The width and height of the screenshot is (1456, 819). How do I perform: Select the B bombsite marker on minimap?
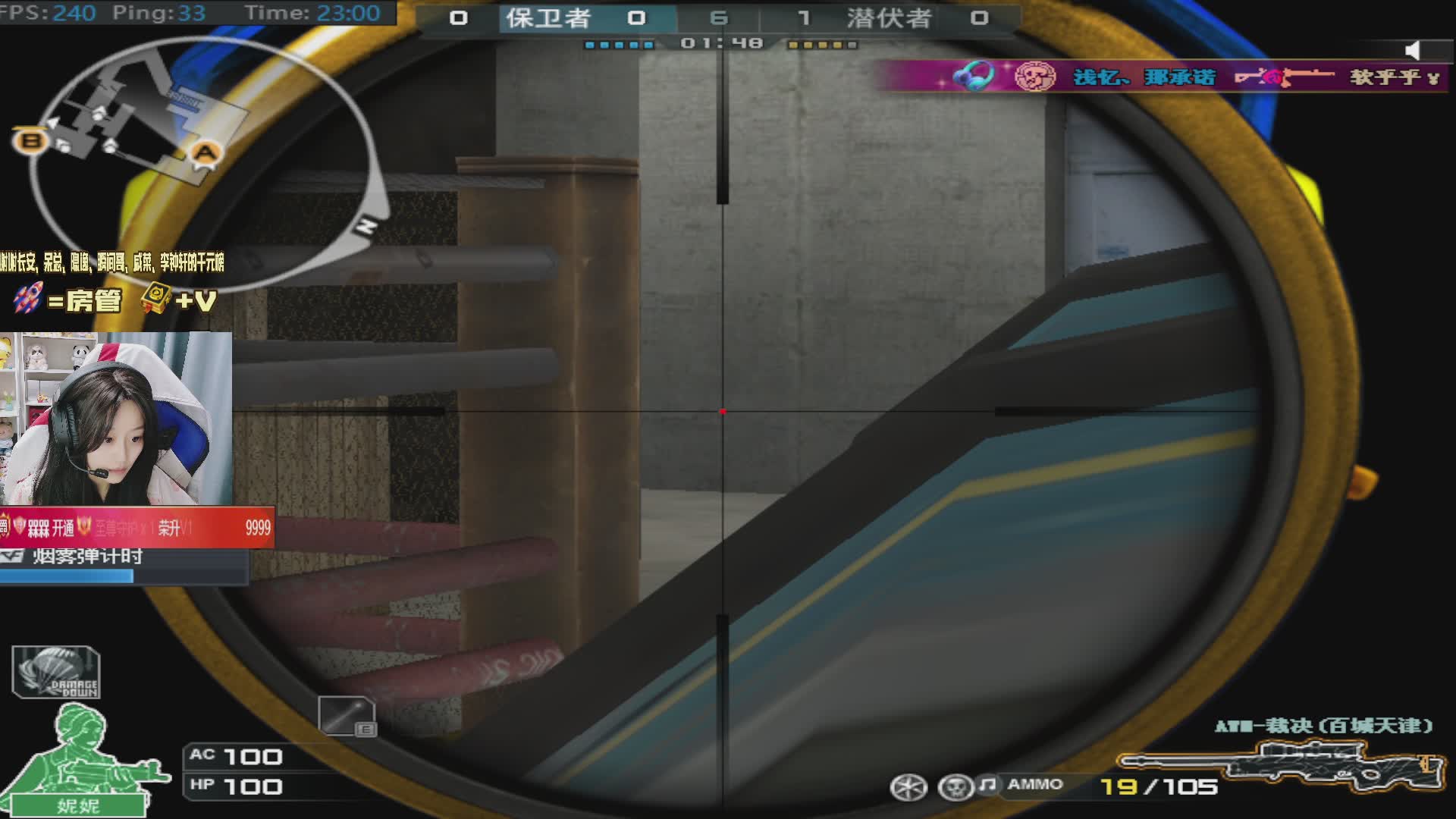(30, 140)
